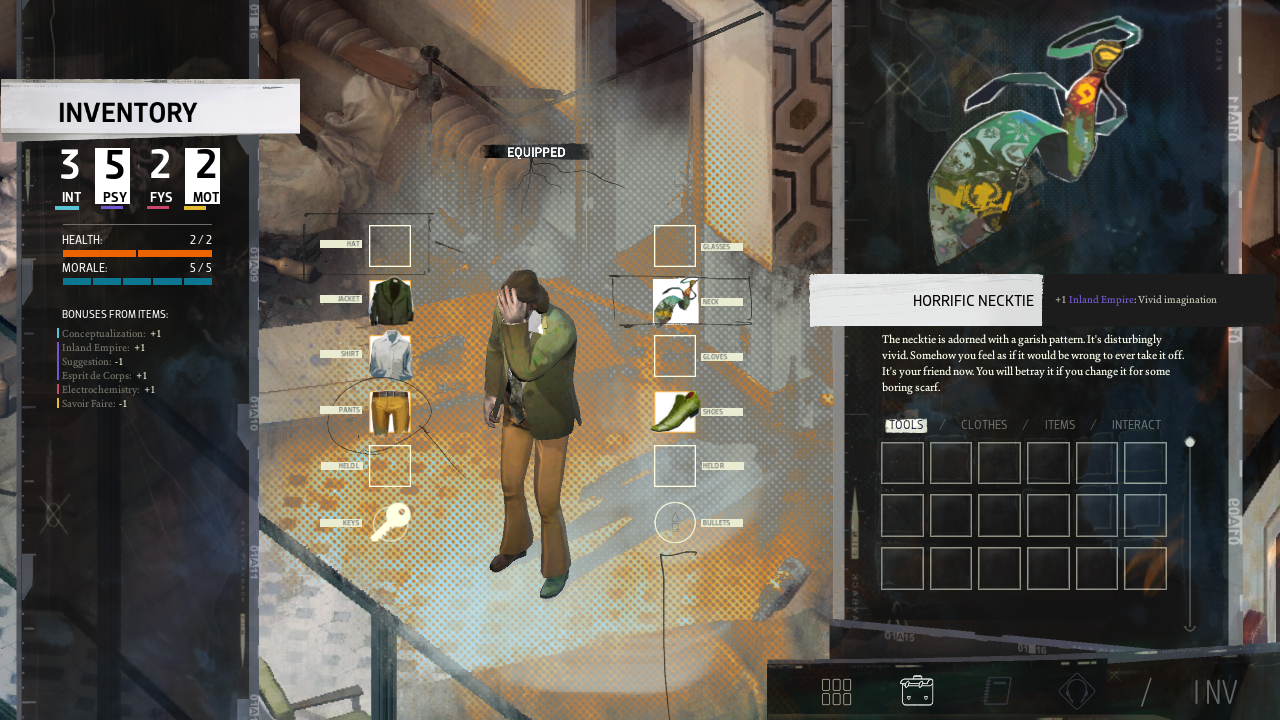Select the empty glasses slot
This screenshot has height=720, width=1280.
pos(675,246)
